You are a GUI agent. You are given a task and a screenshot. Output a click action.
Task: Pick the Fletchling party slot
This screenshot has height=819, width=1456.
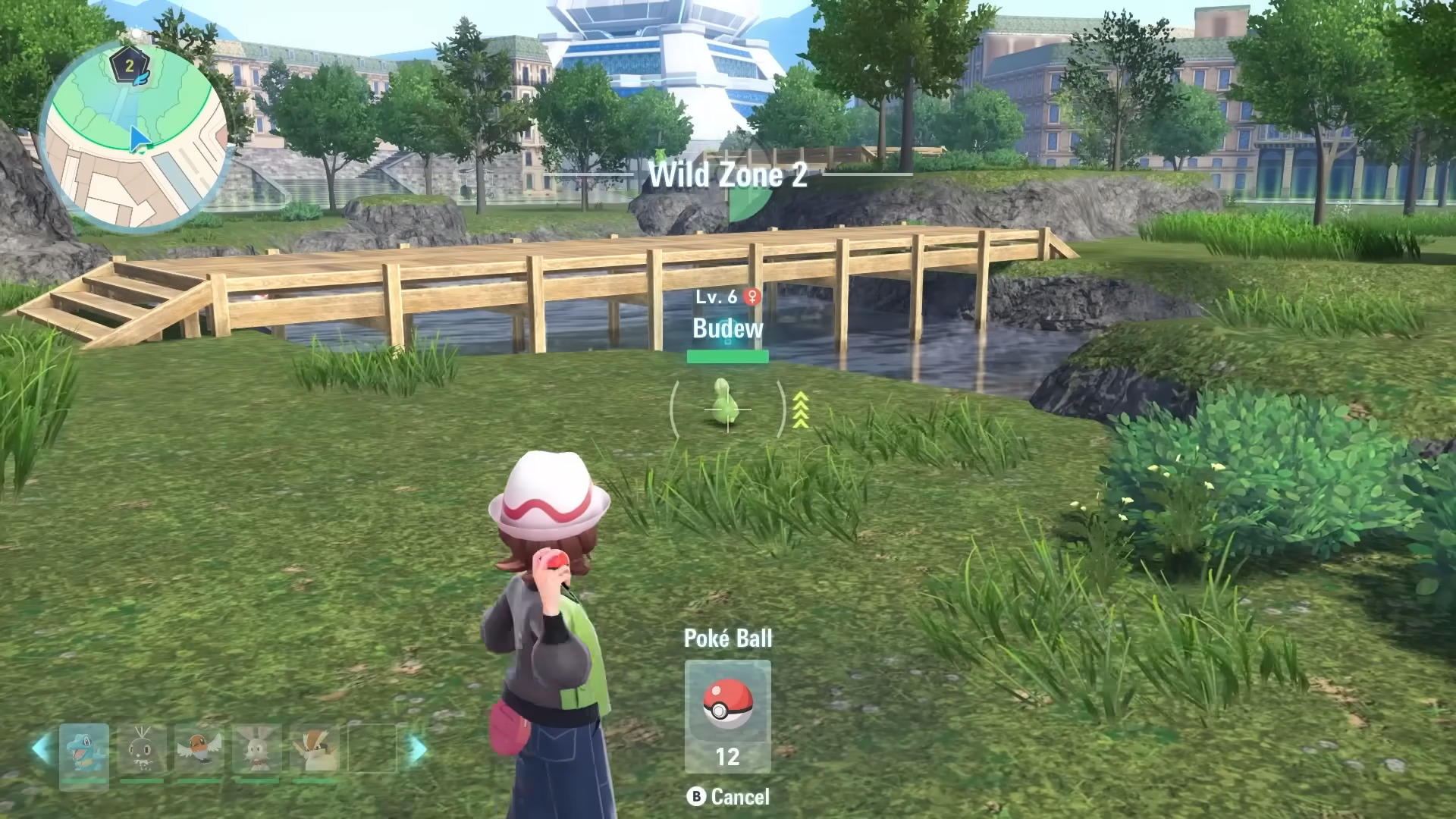(199, 749)
